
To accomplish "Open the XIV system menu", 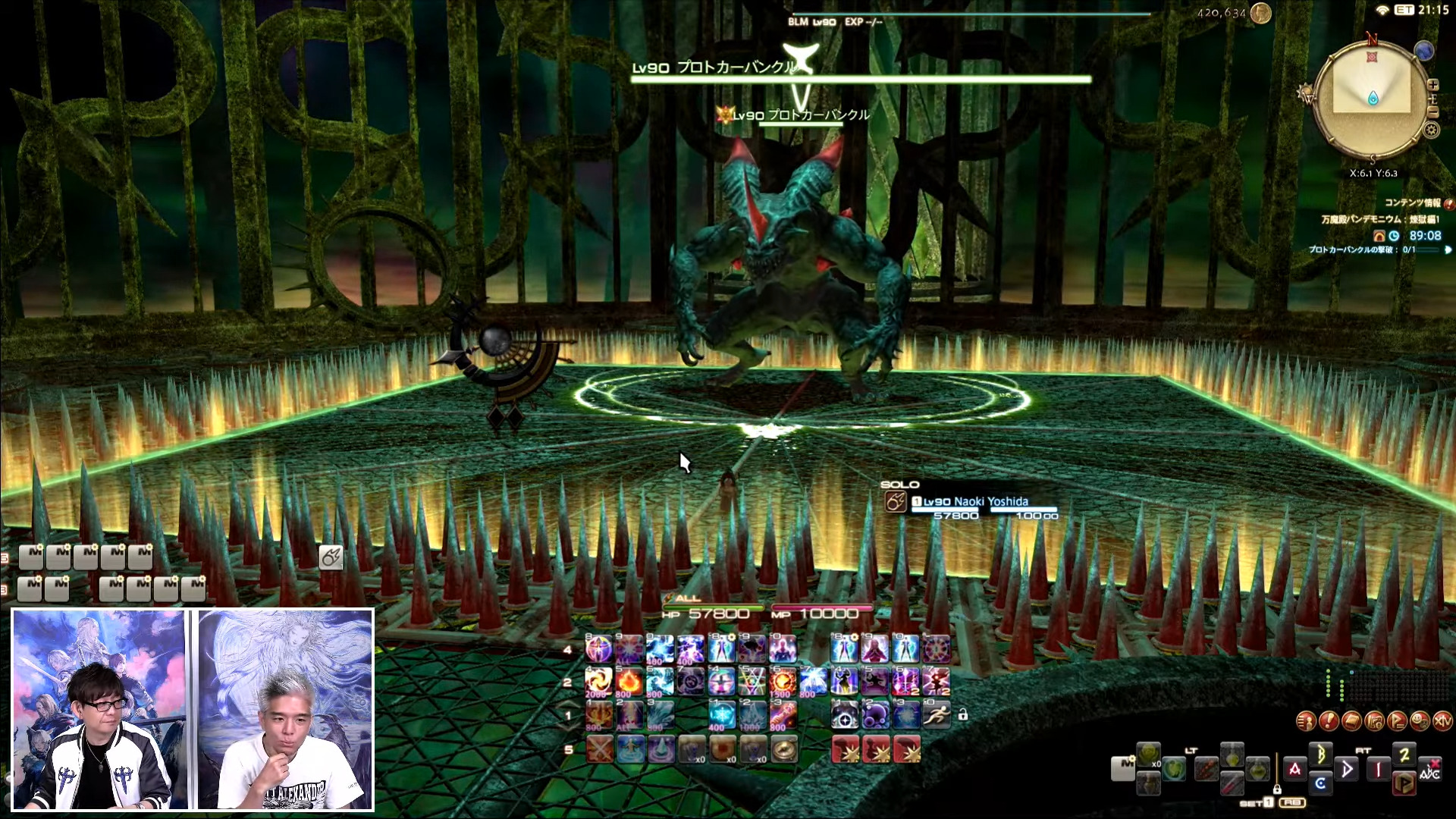I will tap(1444, 721).
